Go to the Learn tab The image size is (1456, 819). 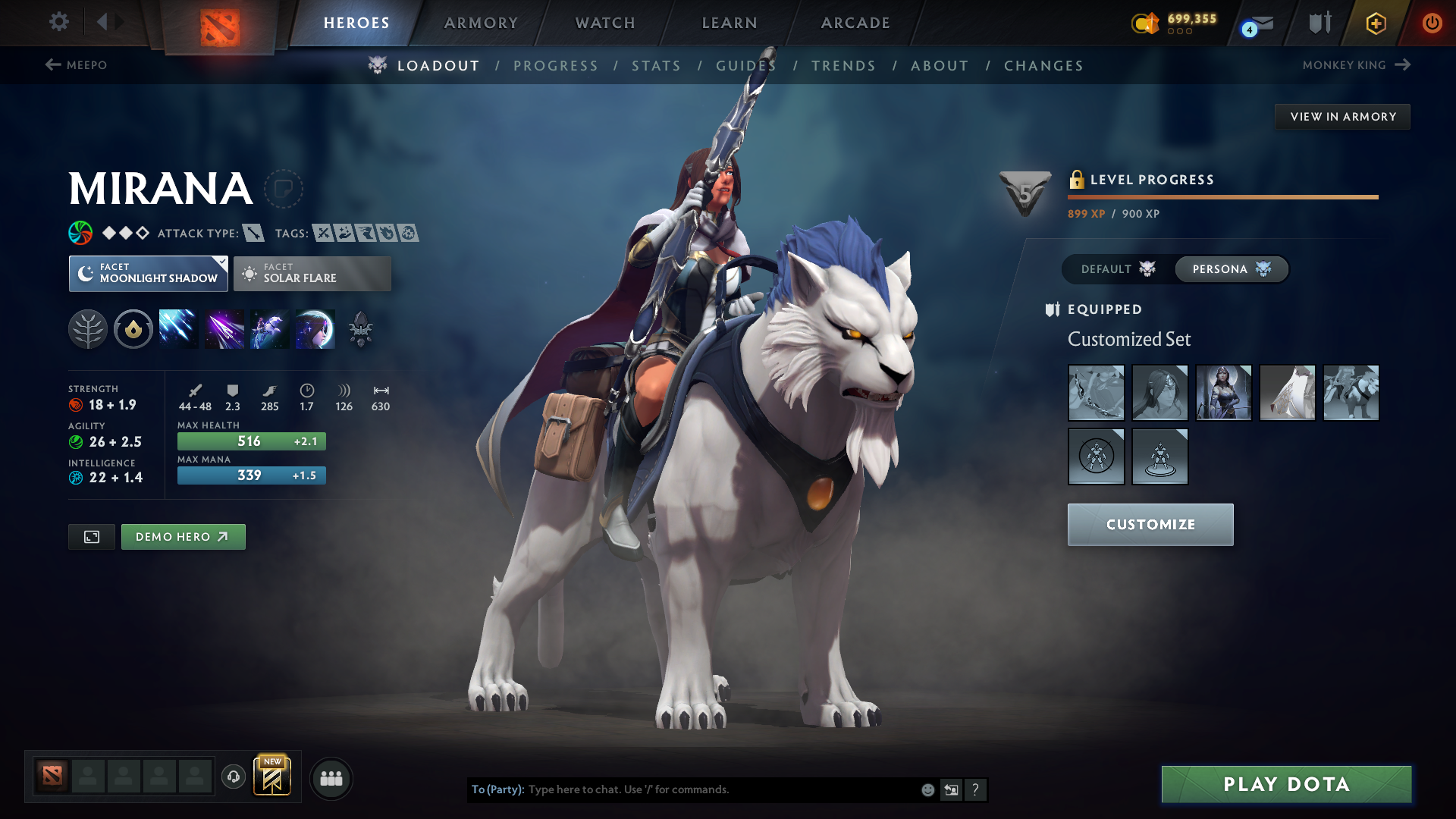[x=730, y=23]
